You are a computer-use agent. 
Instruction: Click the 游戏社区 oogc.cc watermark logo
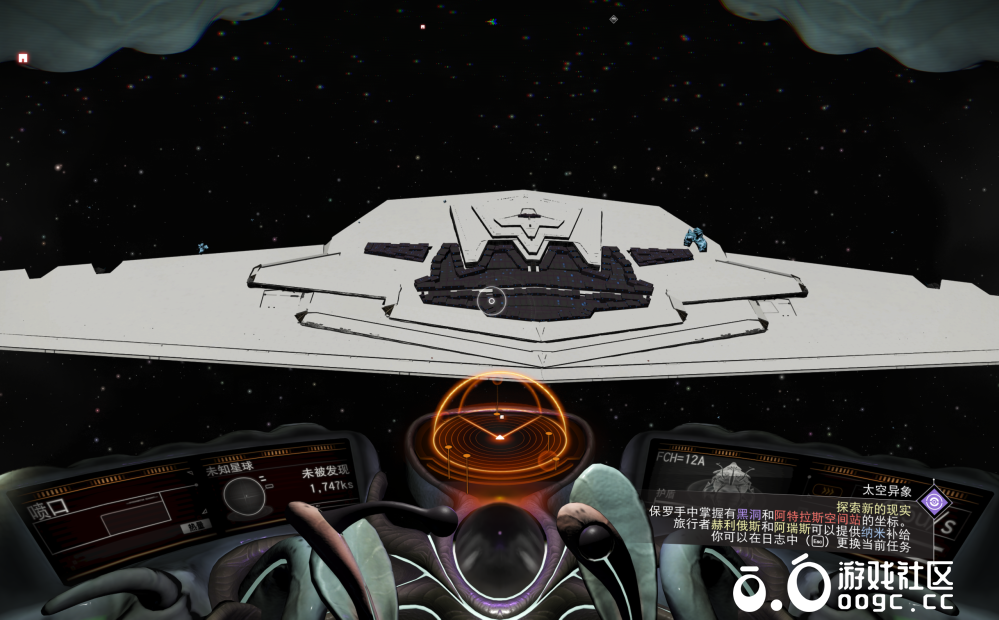pos(843,585)
